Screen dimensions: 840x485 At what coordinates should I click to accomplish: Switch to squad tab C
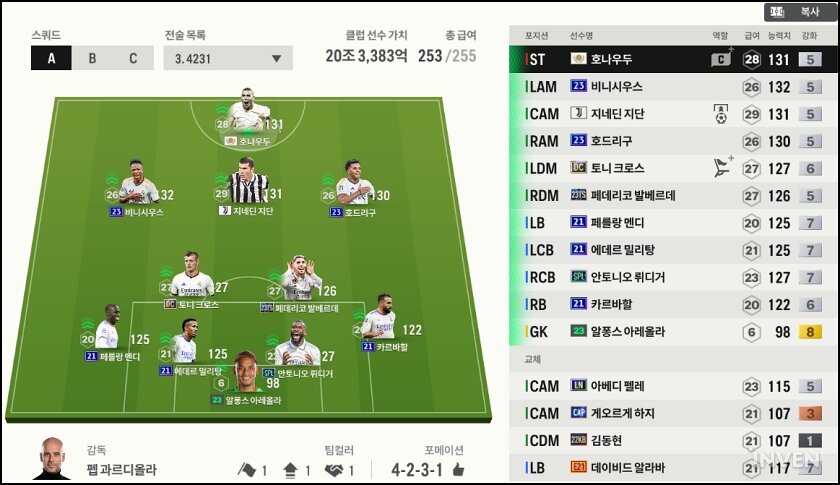[132, 57]
